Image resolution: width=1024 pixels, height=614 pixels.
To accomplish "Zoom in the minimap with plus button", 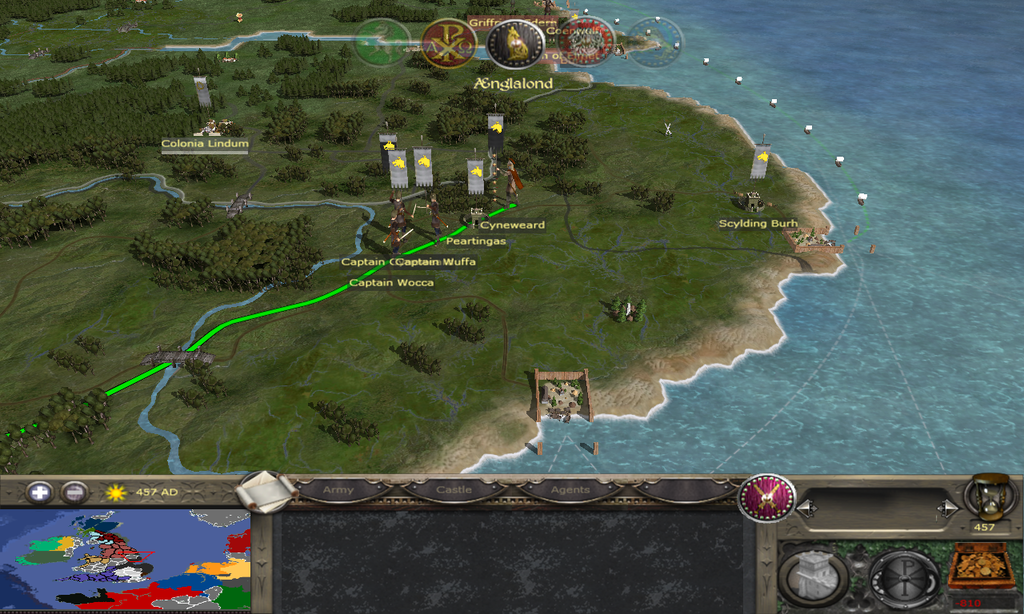I will [39, 492].
